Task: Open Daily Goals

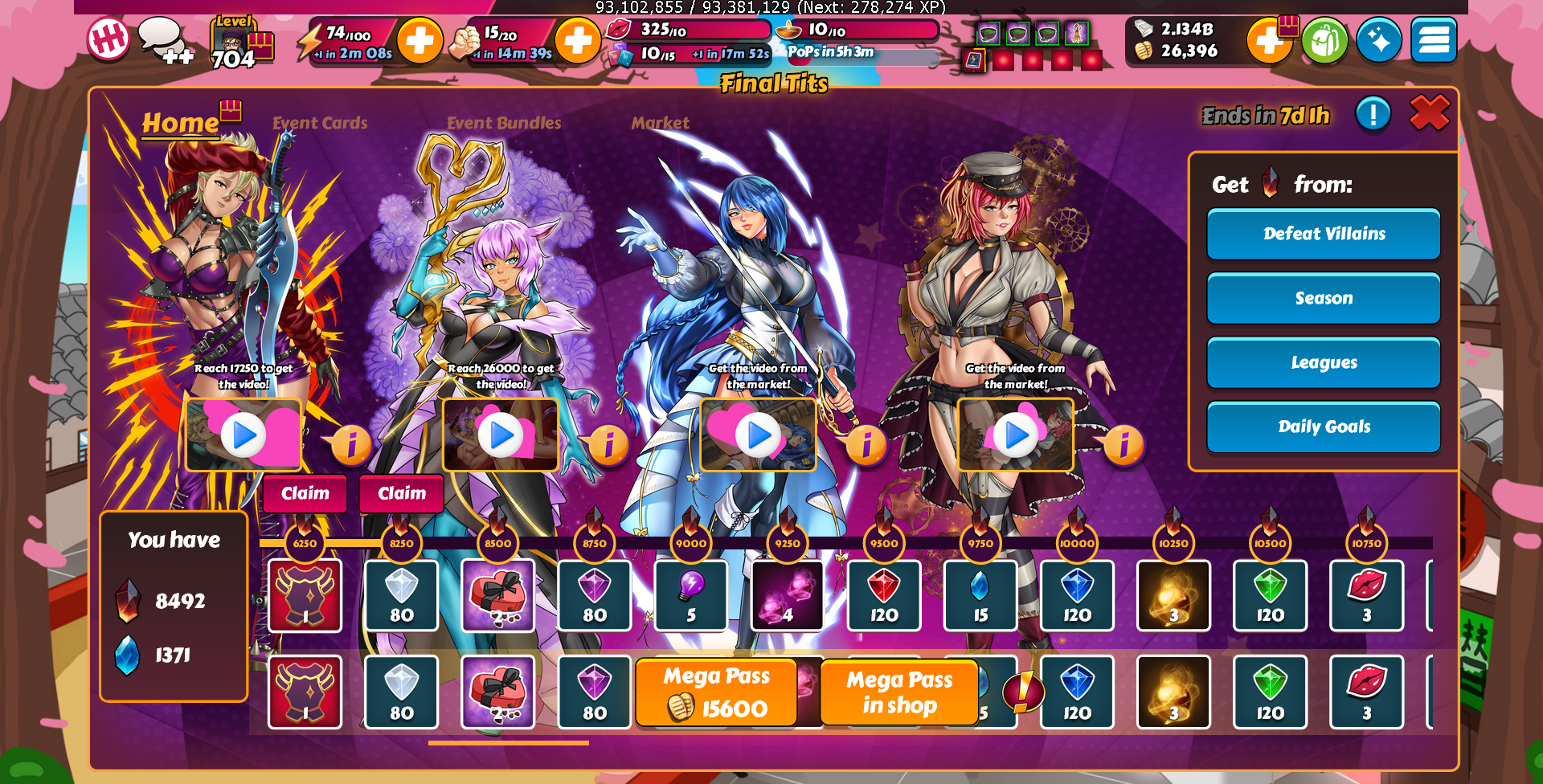Action: 1324,427
